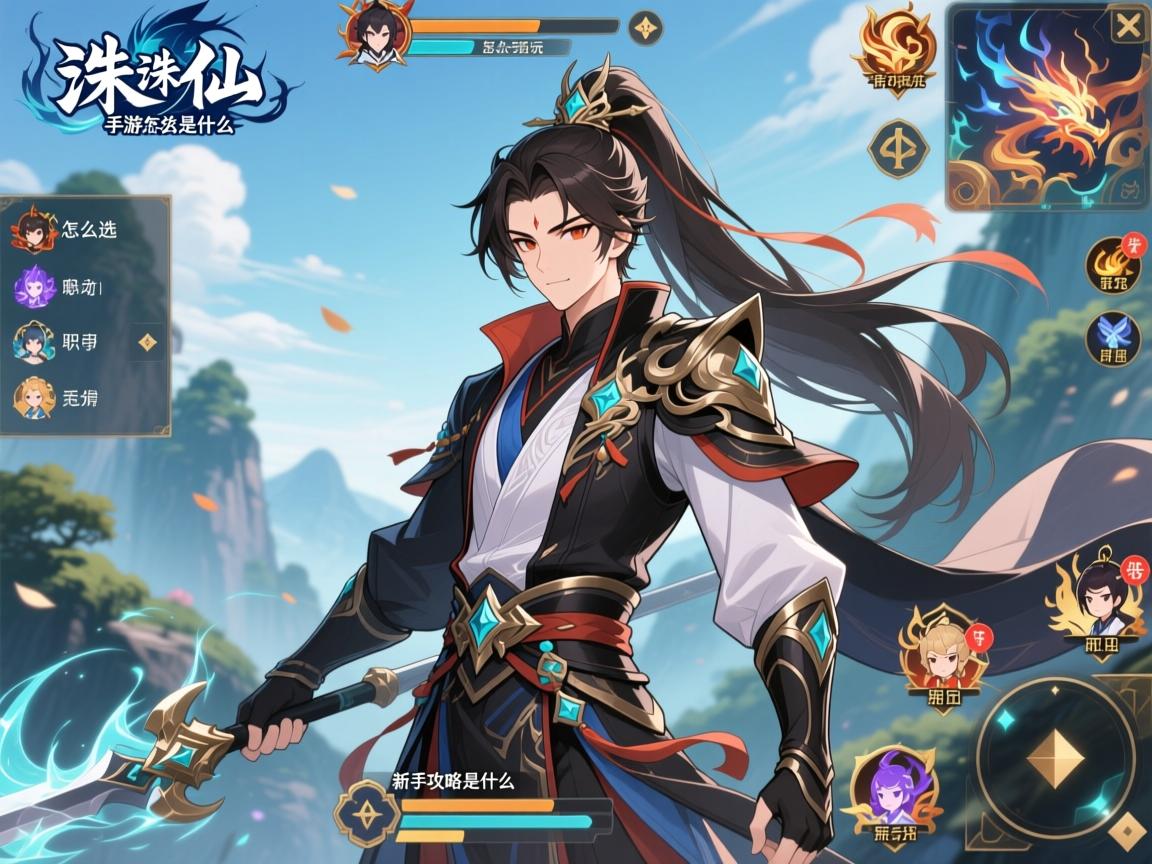1152x864 pixels.
Task: Click the diamond button beside top health bar
Action: tap(646, 27)
